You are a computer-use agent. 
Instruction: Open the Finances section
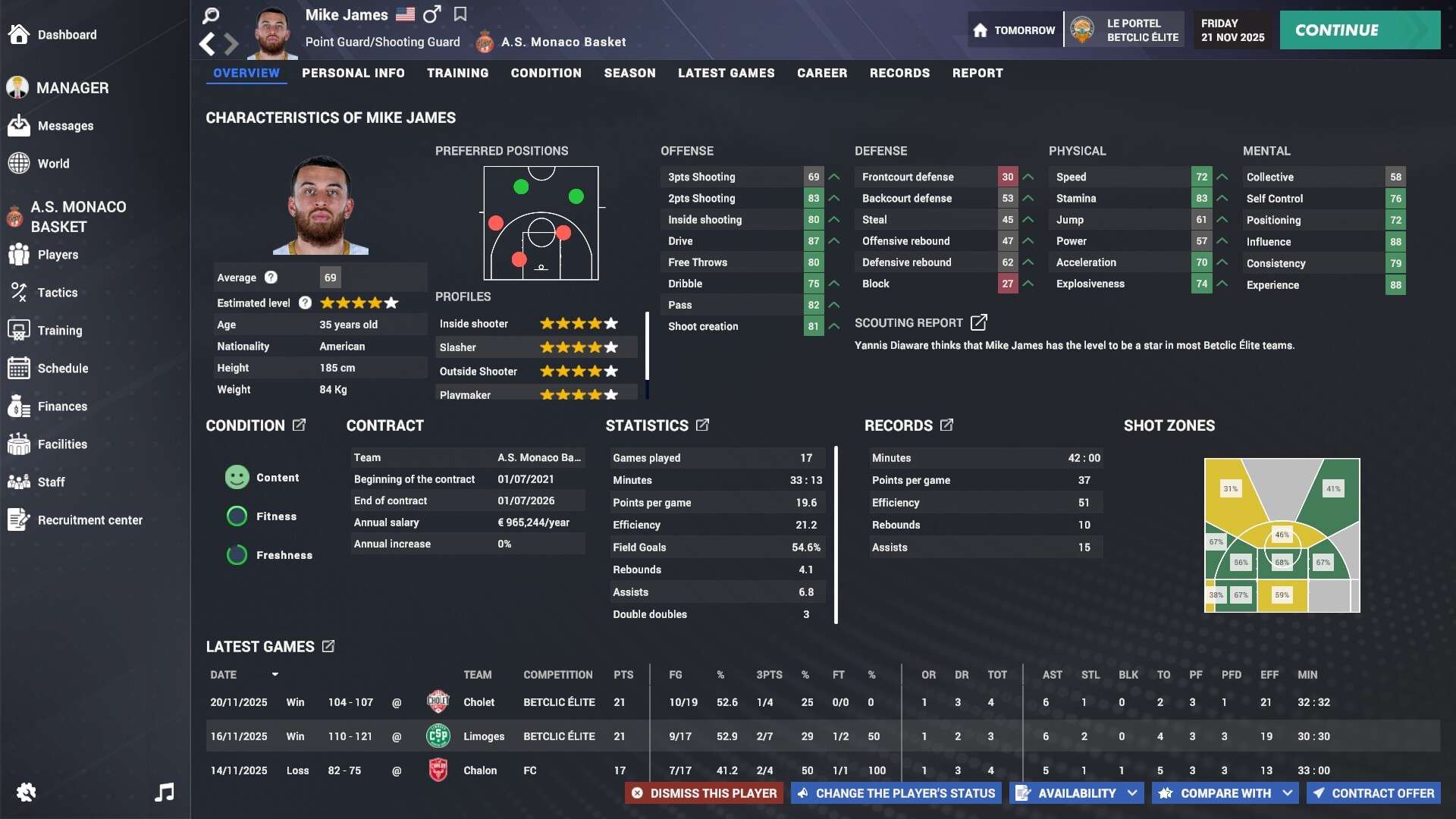[63, 406]
